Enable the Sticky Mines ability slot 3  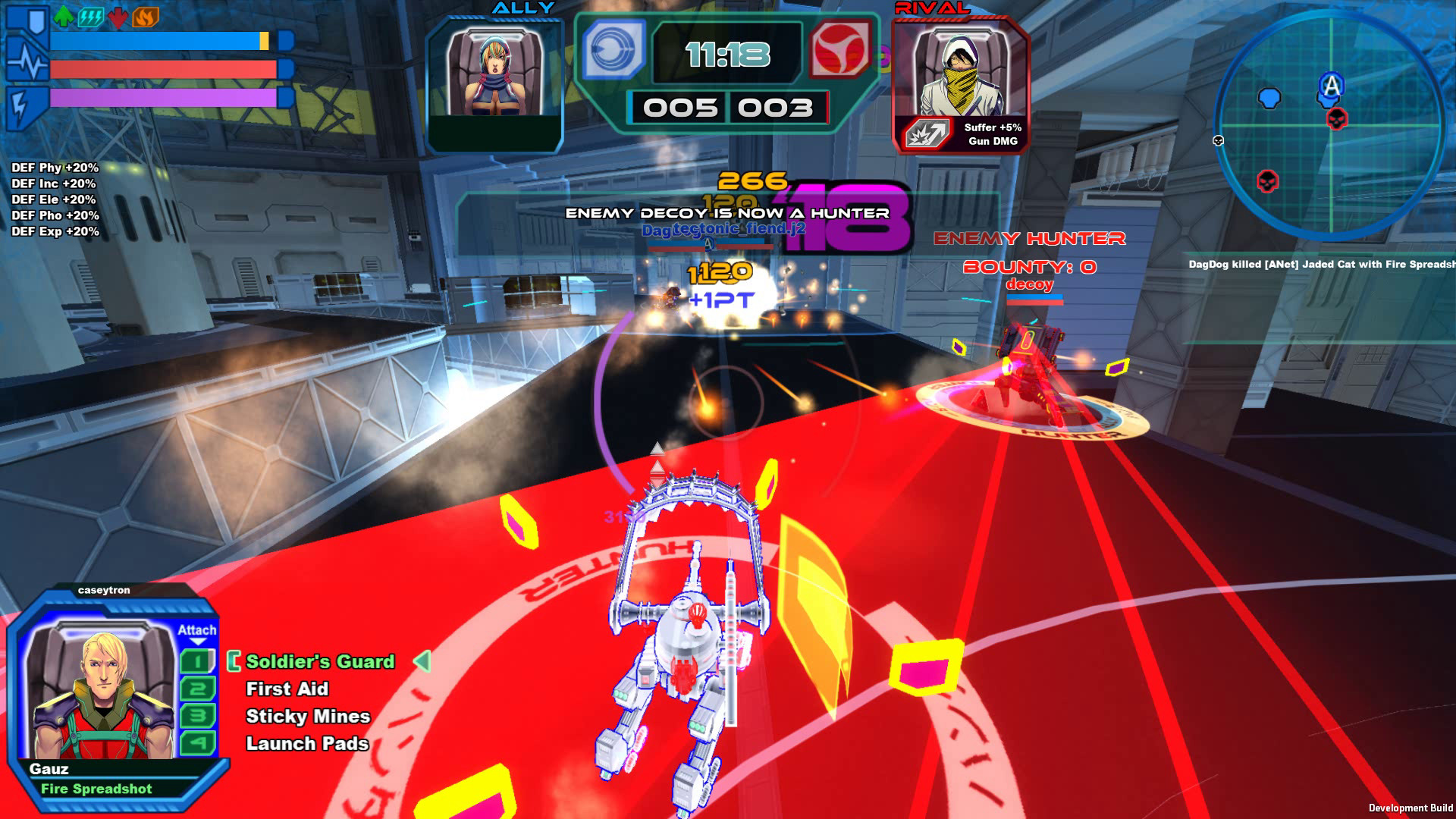click(x=198, y=716)
